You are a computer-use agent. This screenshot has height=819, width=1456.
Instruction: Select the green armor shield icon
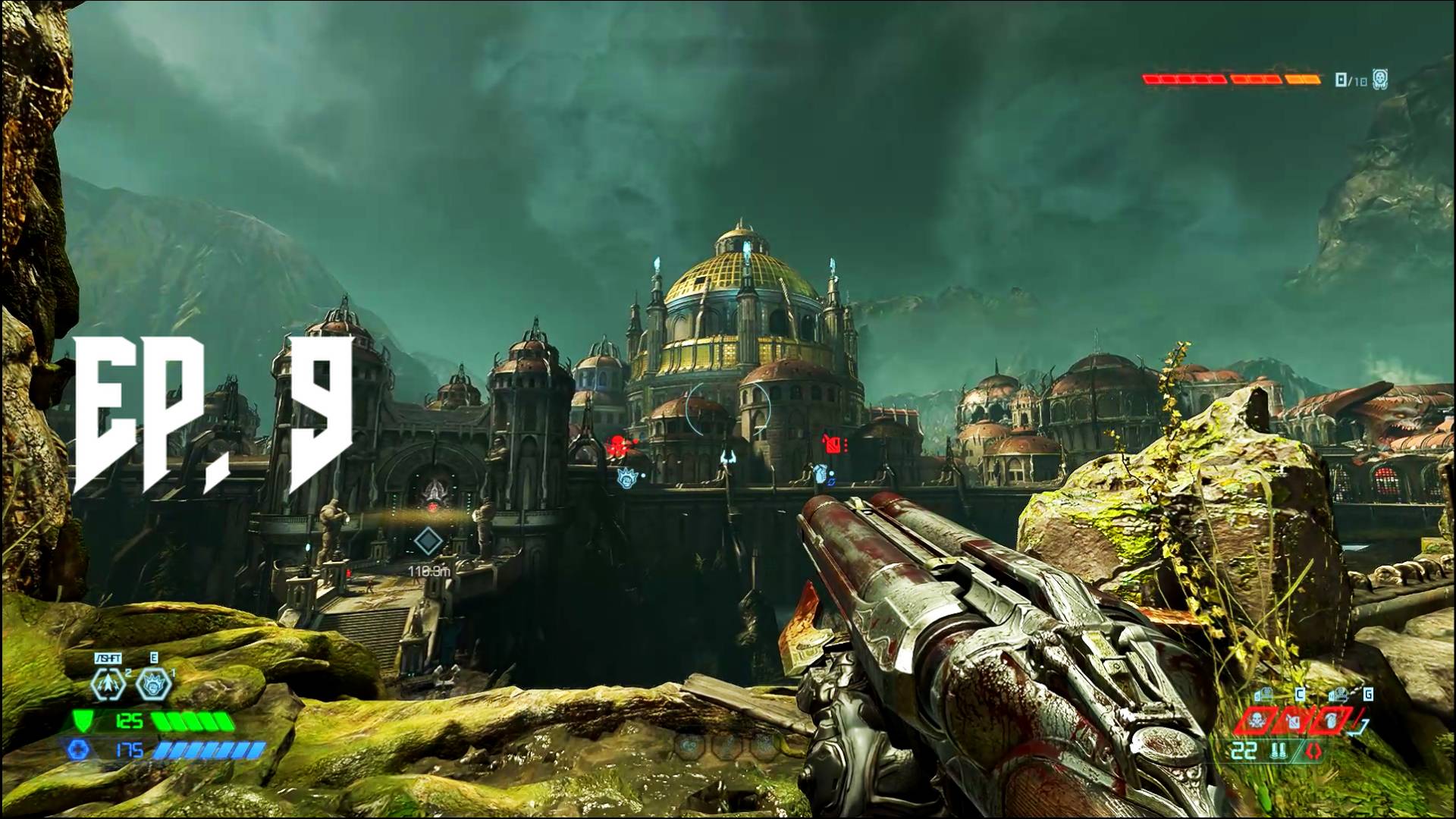(82, 721)
